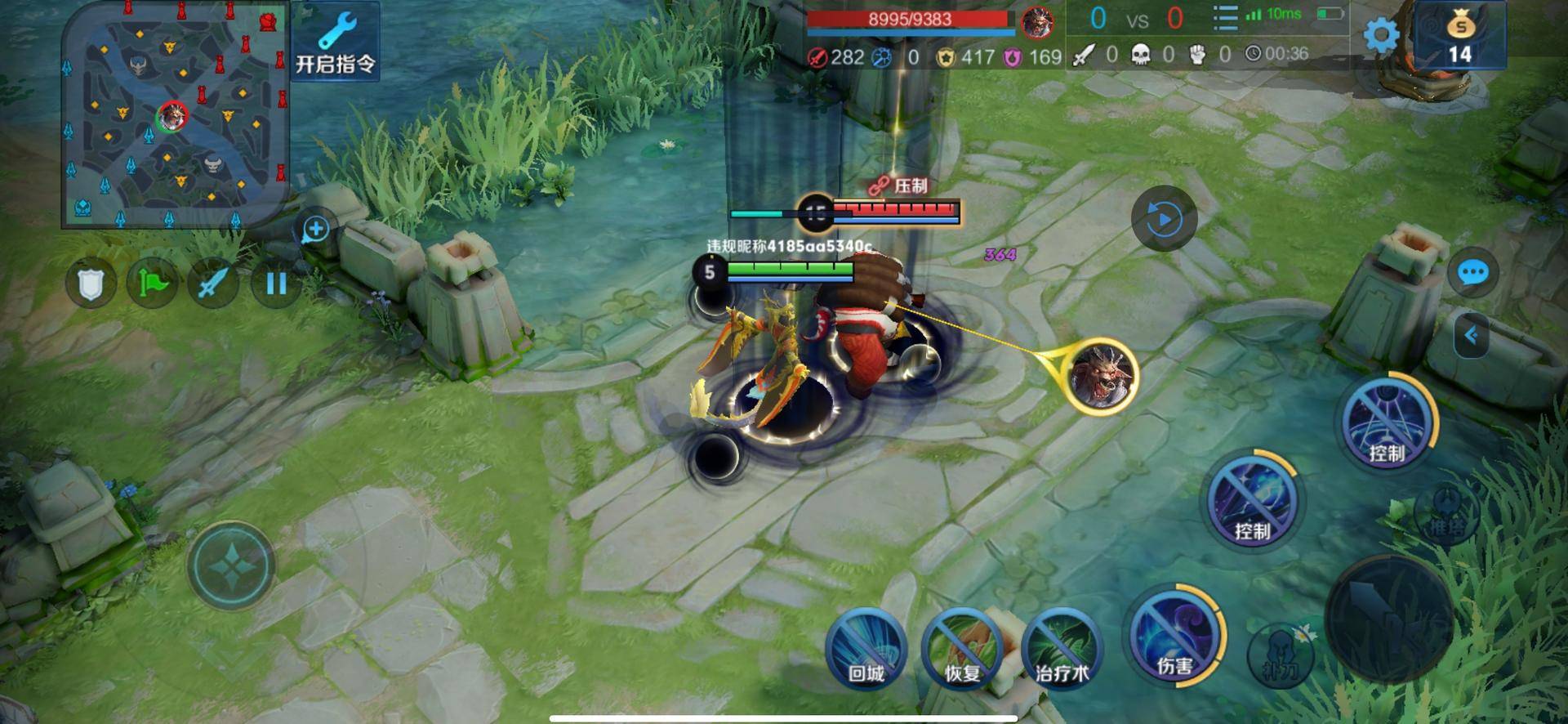Activate the 恢复 restore ability

(x=962, y=649)
